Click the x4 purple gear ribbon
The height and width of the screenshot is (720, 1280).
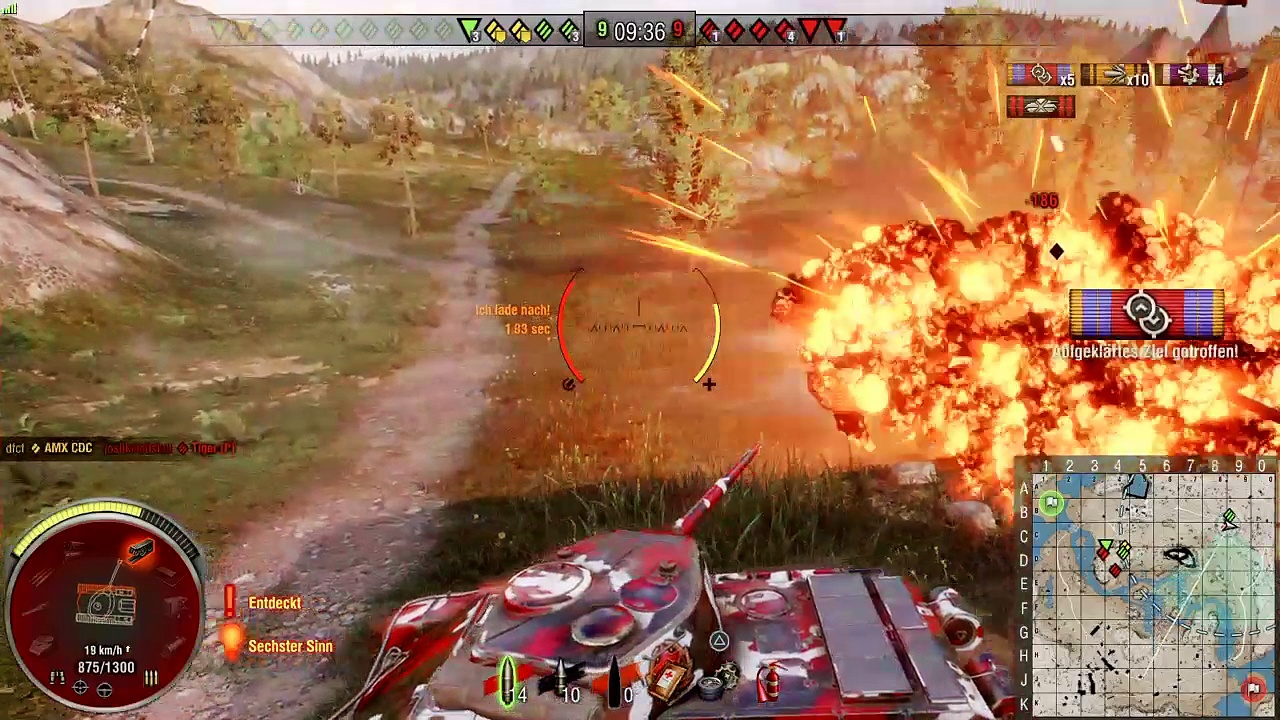(1190, 75)
